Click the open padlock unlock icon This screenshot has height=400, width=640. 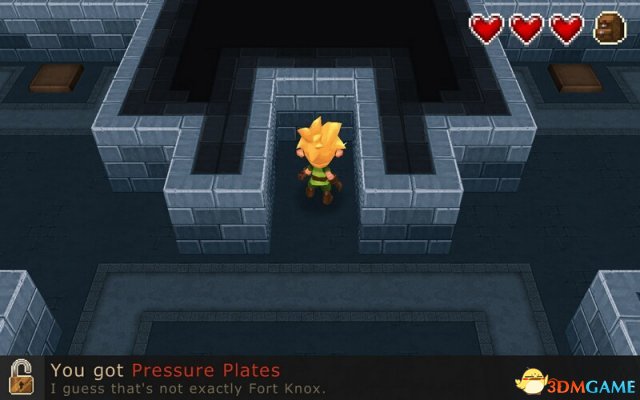20,378
